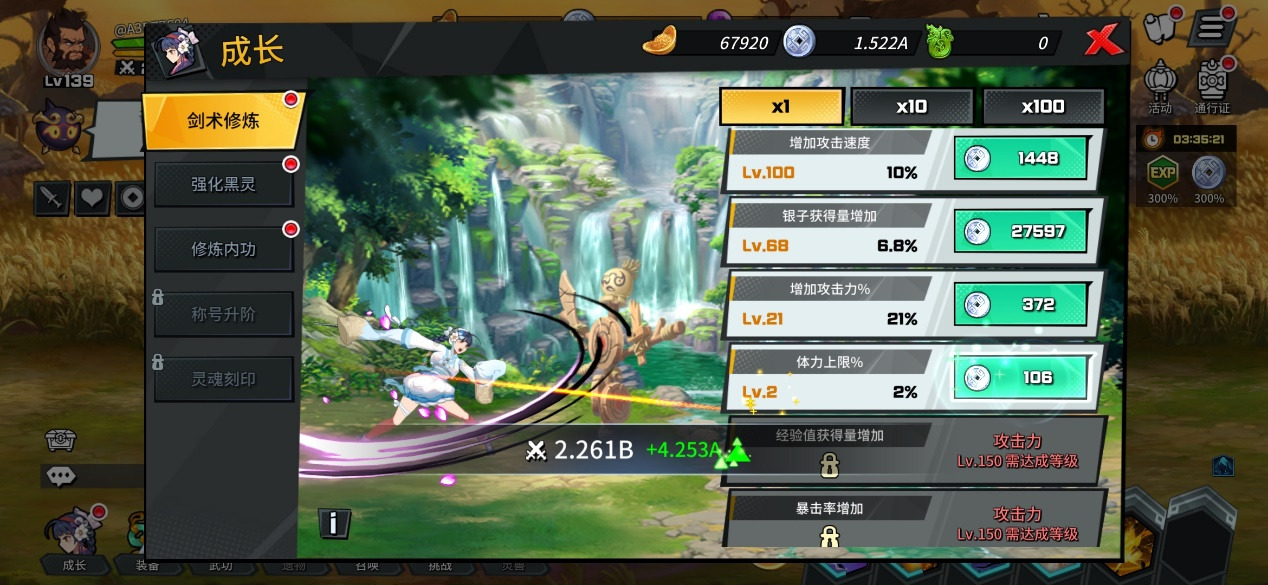Open the hamburger menu icon
The image size is (1268, 585).
coord(1211,27)
